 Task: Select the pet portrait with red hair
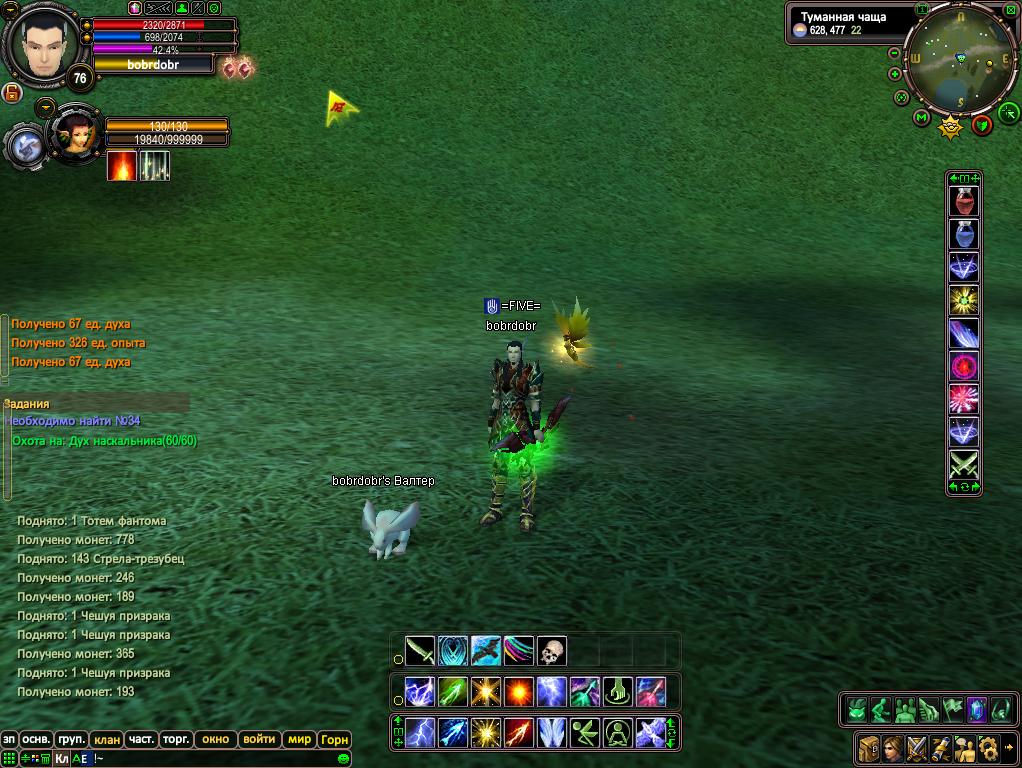click(76, 133)
